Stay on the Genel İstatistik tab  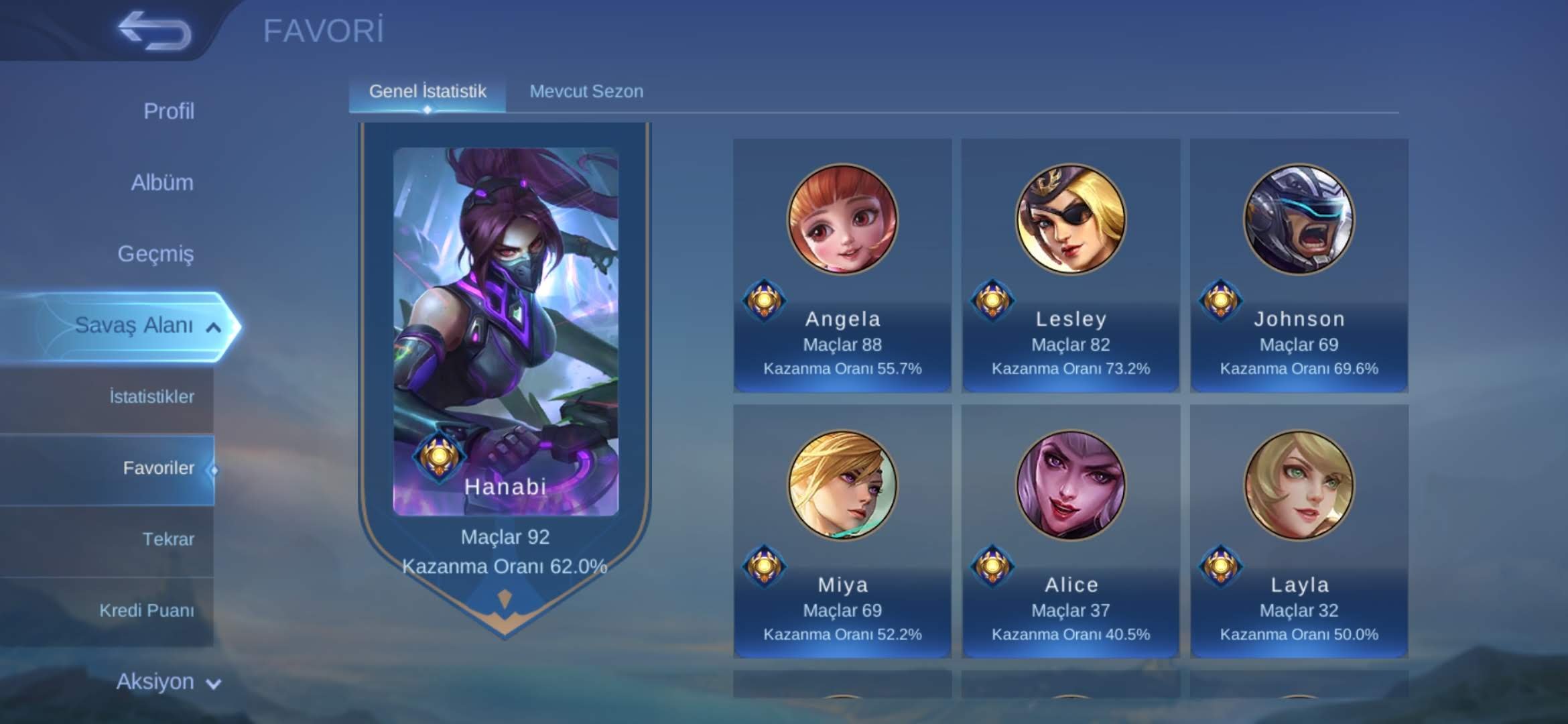pyautogui.click(x=427, y=92)
